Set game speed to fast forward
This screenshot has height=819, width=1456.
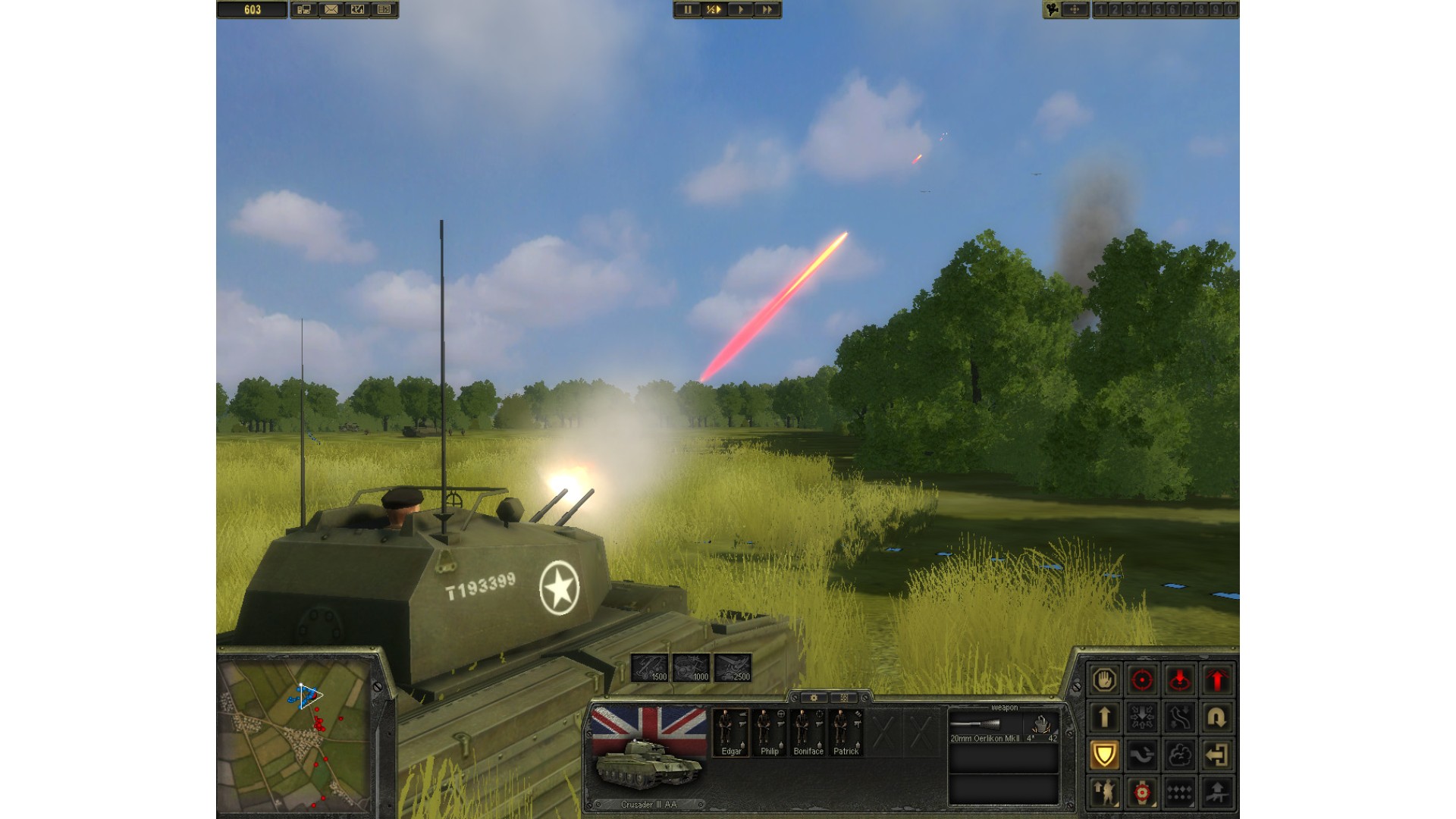click(x=767, y=10)
